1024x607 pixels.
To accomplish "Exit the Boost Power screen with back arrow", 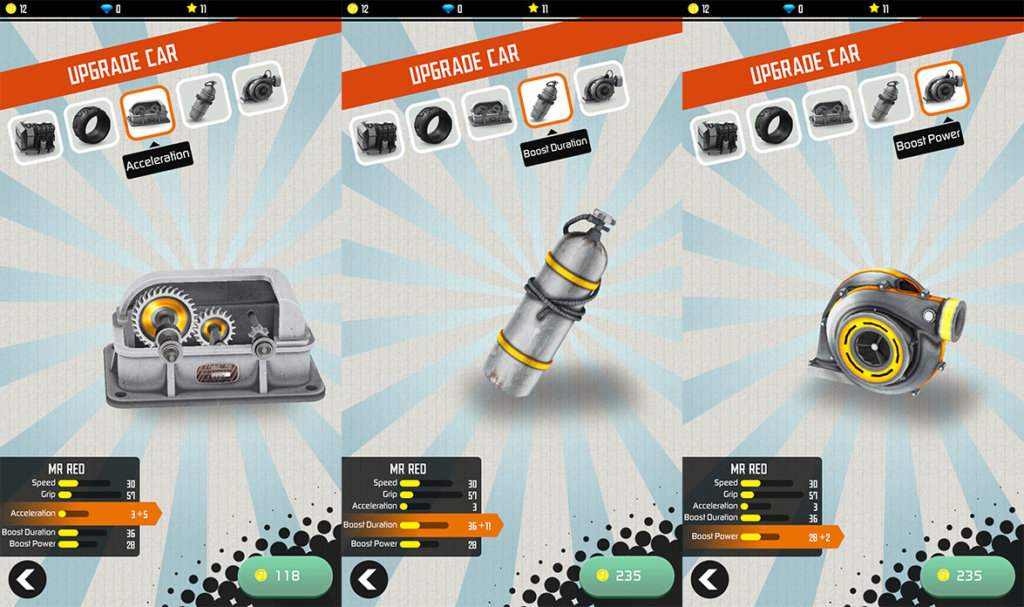I will pos(709,579).
